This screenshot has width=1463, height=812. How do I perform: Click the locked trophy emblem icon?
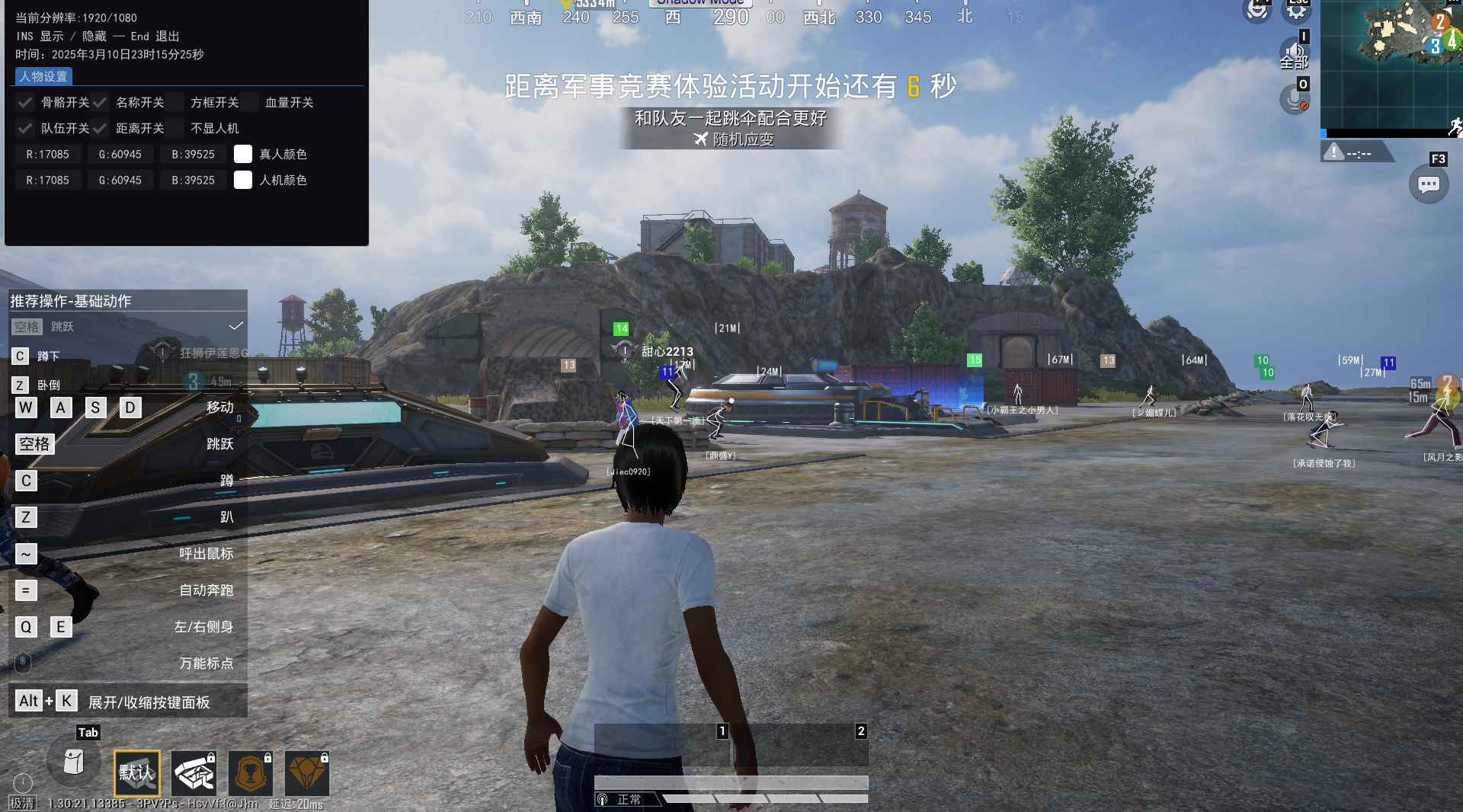(x=251, y=772)
